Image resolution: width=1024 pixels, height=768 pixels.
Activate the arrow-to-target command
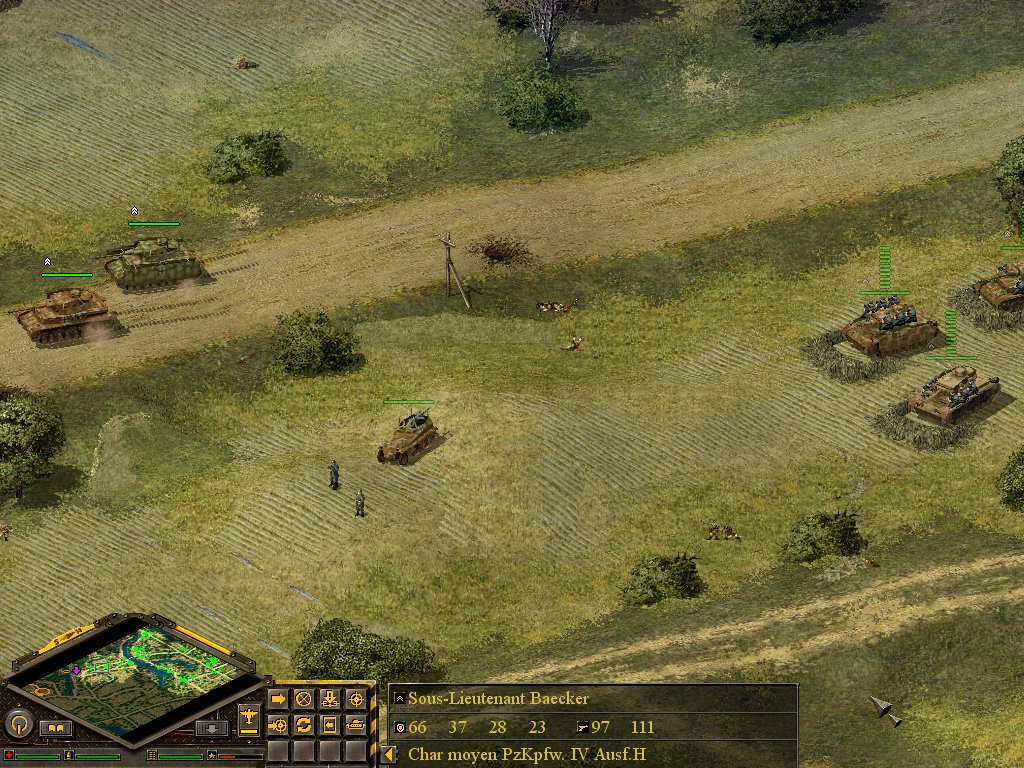coord(279,724)
